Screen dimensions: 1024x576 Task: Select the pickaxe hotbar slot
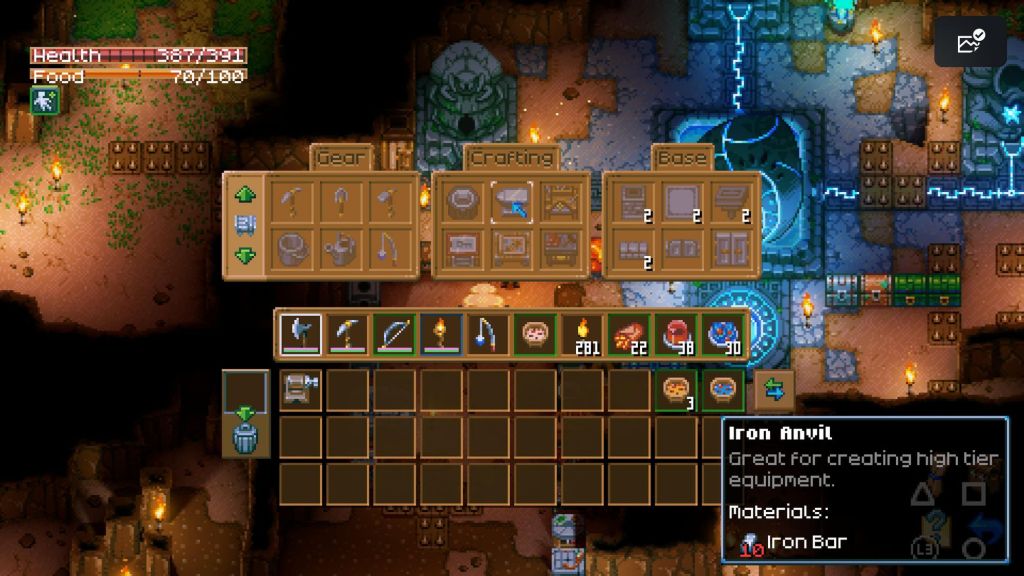pyautogui.click(x=347, y=334)
